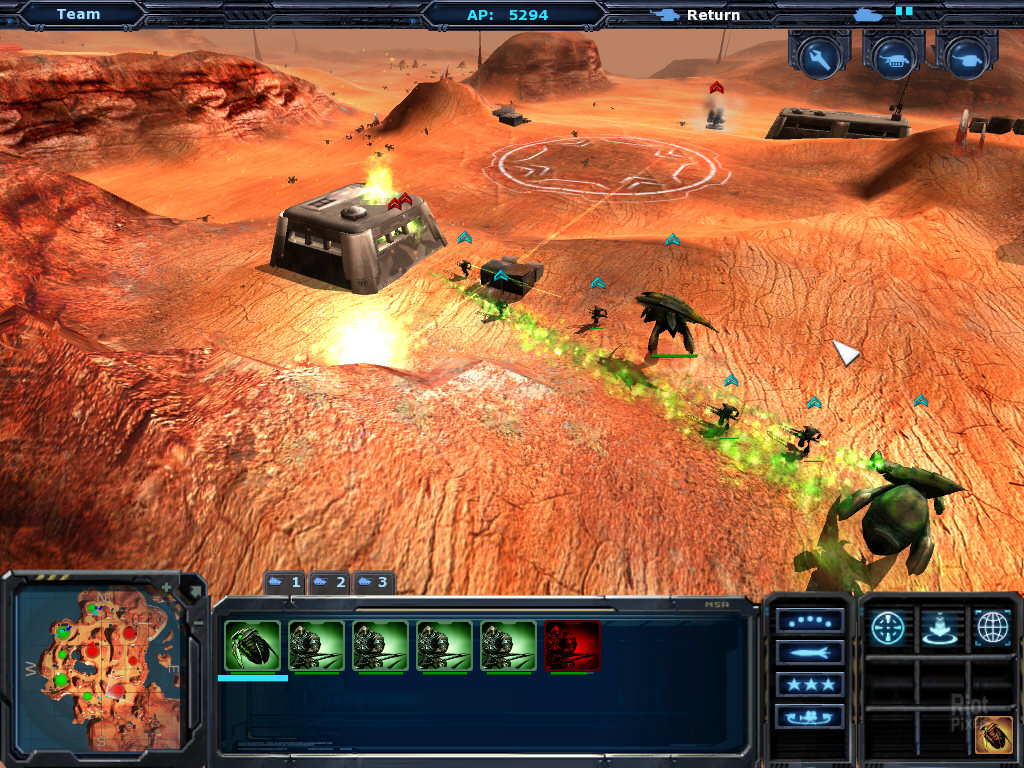Select the grenade unit portrait
Viewport: 1024px width, 768px height.
(x=252, y=646)
